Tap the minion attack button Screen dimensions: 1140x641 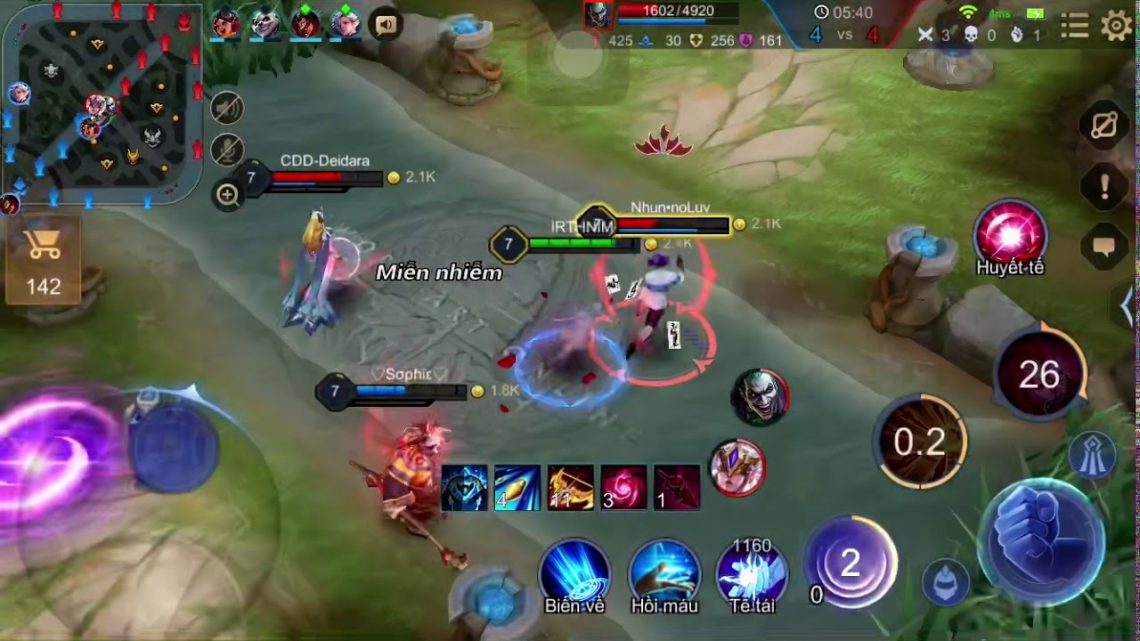pos(945,582)
